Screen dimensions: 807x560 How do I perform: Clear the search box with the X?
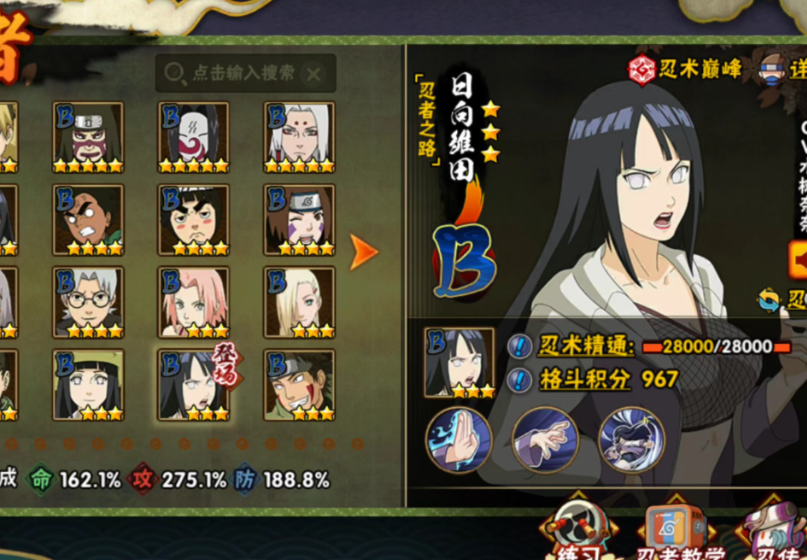click(314, 74)
